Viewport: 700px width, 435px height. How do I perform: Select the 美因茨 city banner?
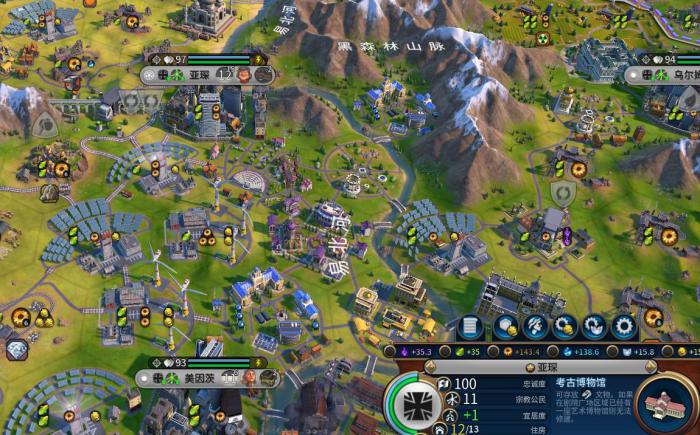pyautogui.click(x=208, y=377)
